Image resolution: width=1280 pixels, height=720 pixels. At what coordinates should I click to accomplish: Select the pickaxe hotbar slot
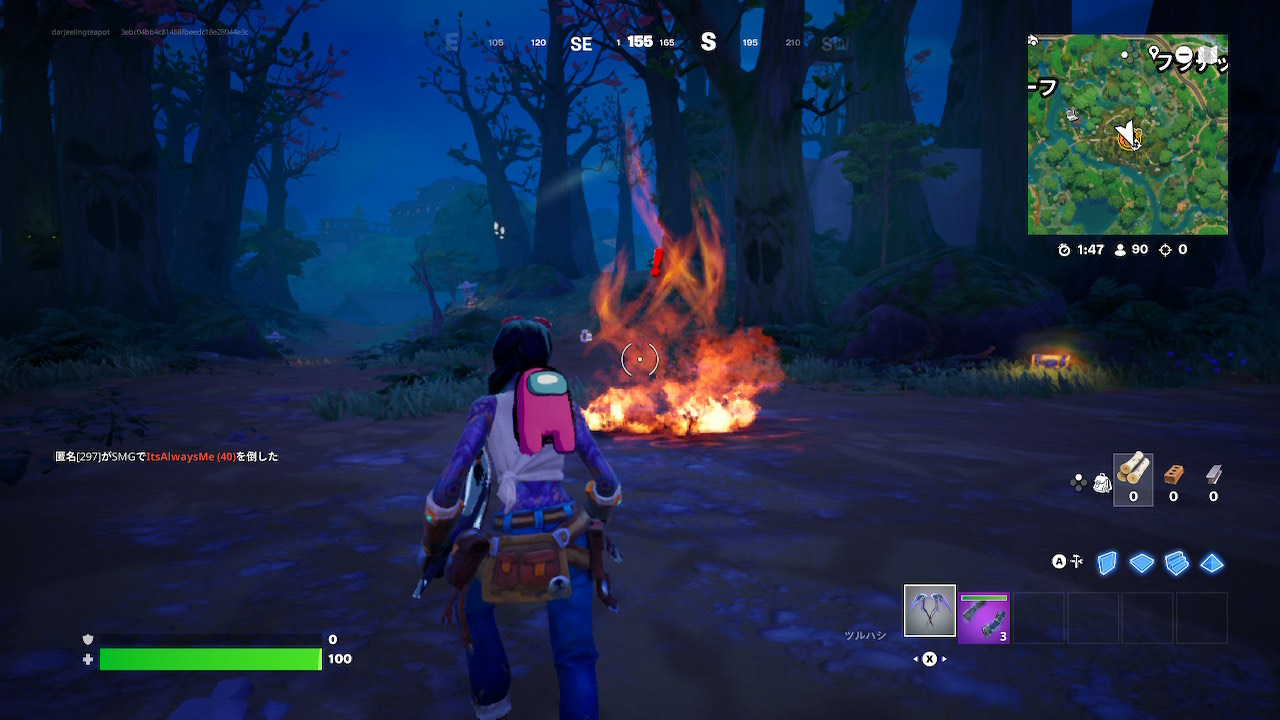930,611
